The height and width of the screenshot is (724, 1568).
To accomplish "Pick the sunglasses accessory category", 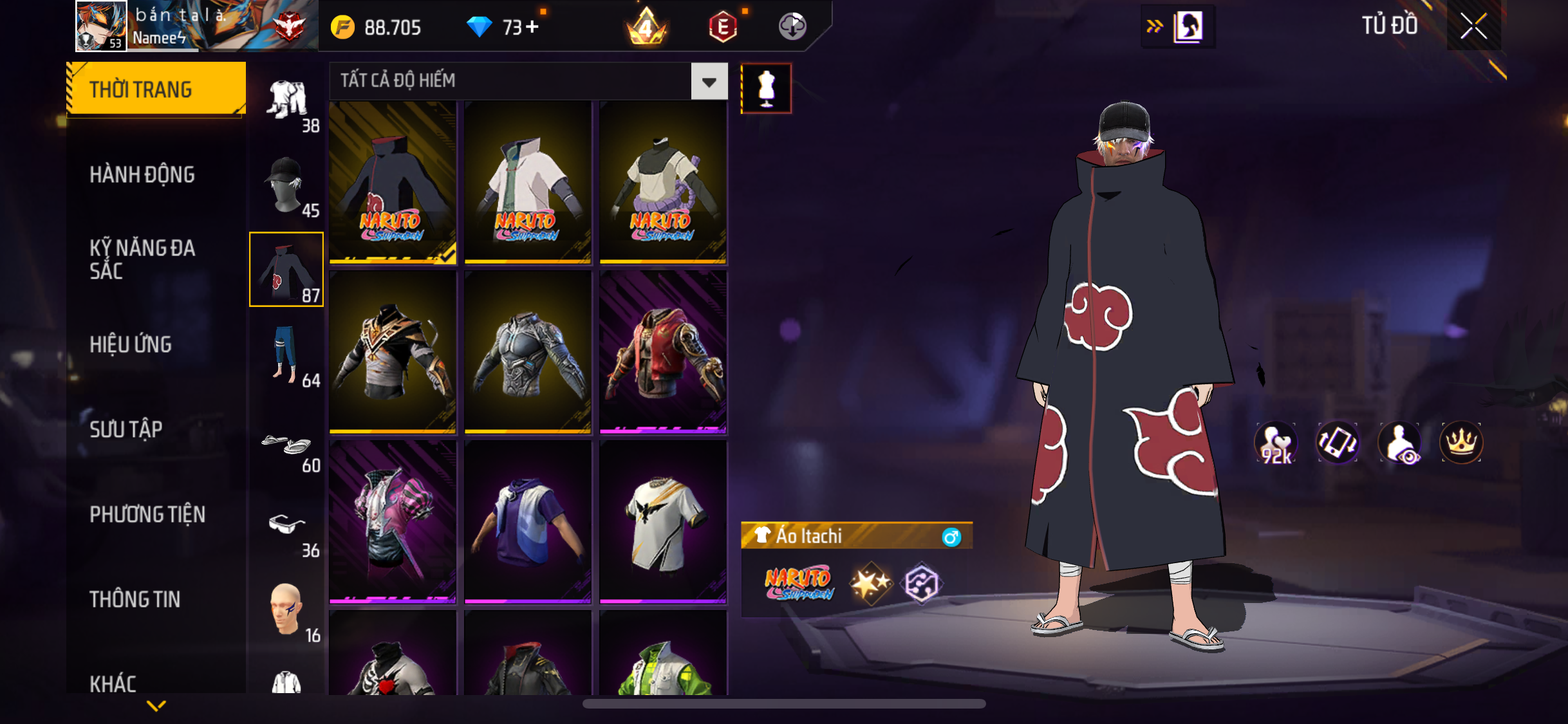I will [286, 528].
